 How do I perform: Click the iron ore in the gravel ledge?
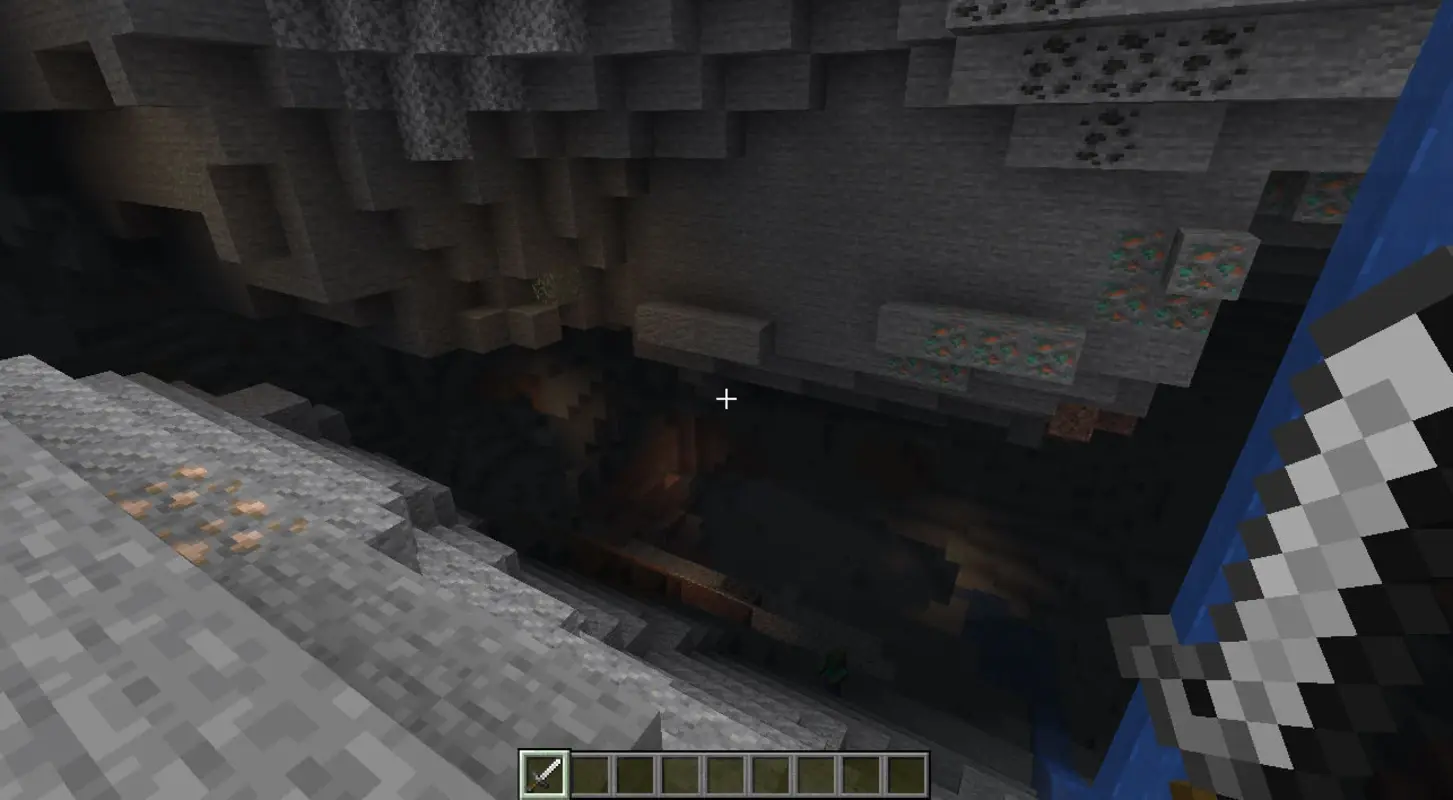point(200,510)
